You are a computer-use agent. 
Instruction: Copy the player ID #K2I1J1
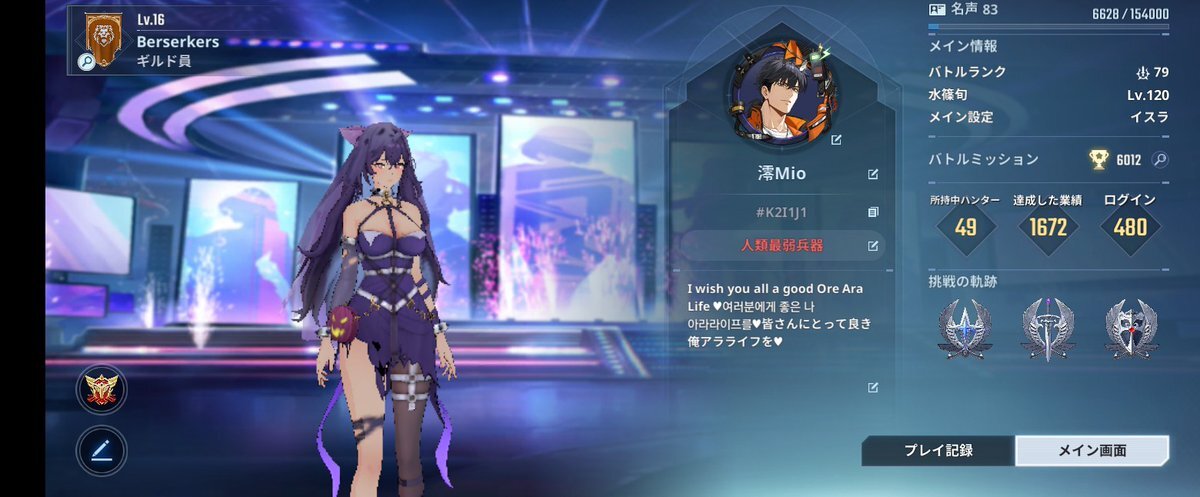point(873,212)
